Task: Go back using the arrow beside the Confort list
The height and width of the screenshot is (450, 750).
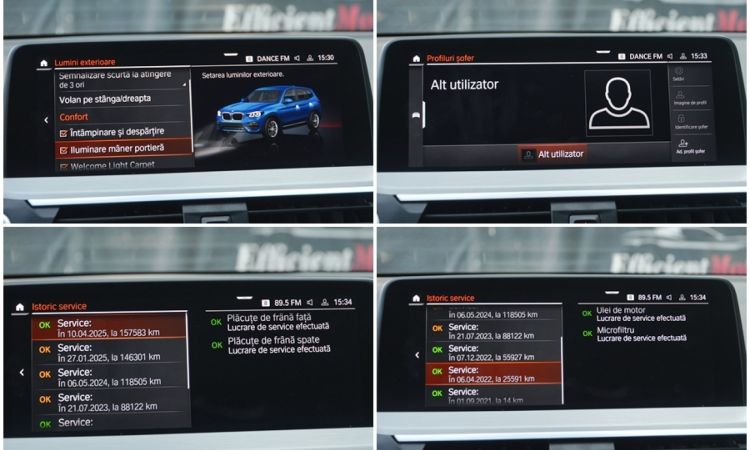Action: tap(45, 120)
